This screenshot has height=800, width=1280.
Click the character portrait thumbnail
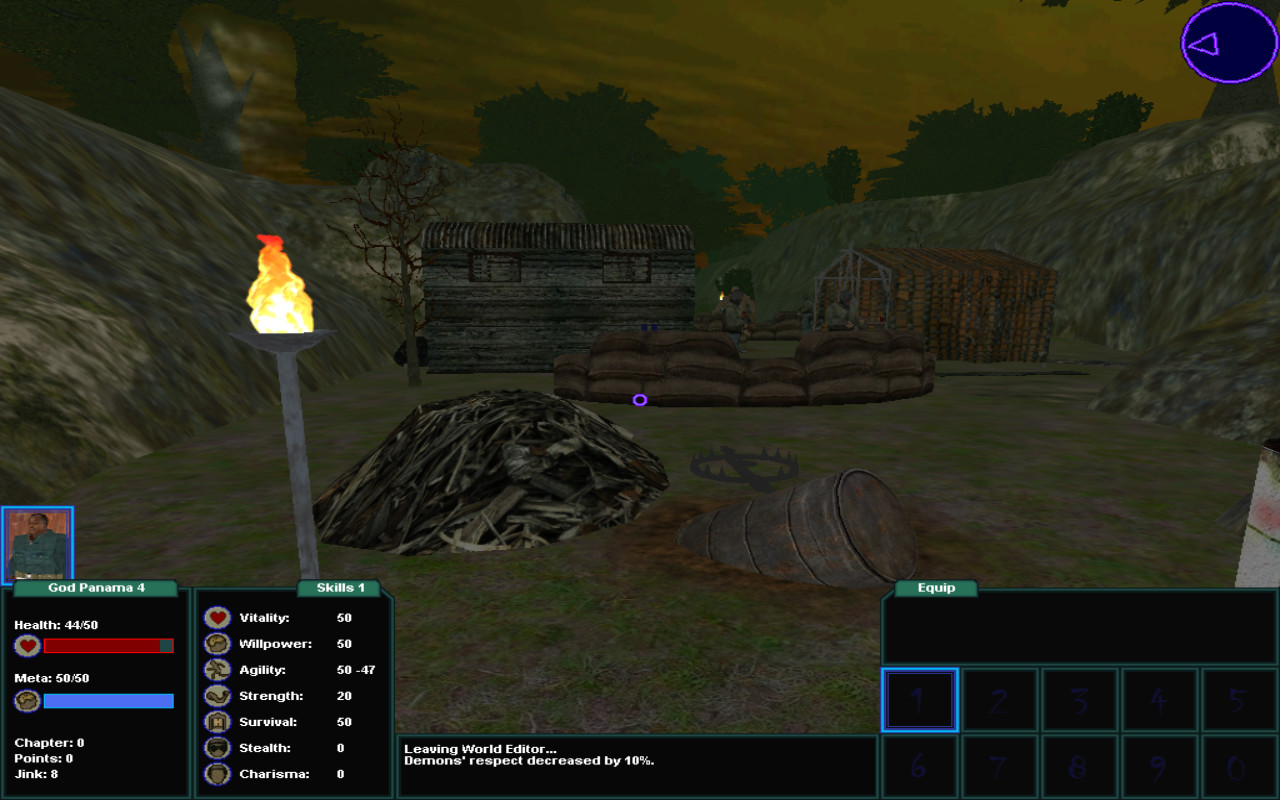point(38,543)
